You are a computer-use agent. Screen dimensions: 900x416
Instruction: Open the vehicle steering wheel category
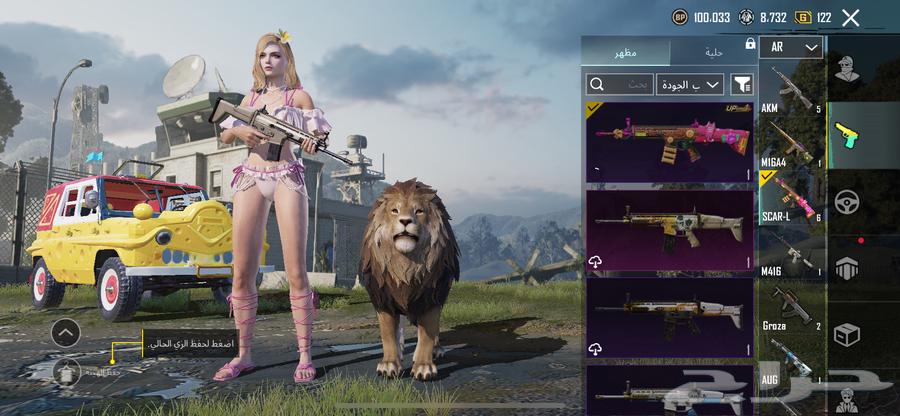tap(846, 200)
